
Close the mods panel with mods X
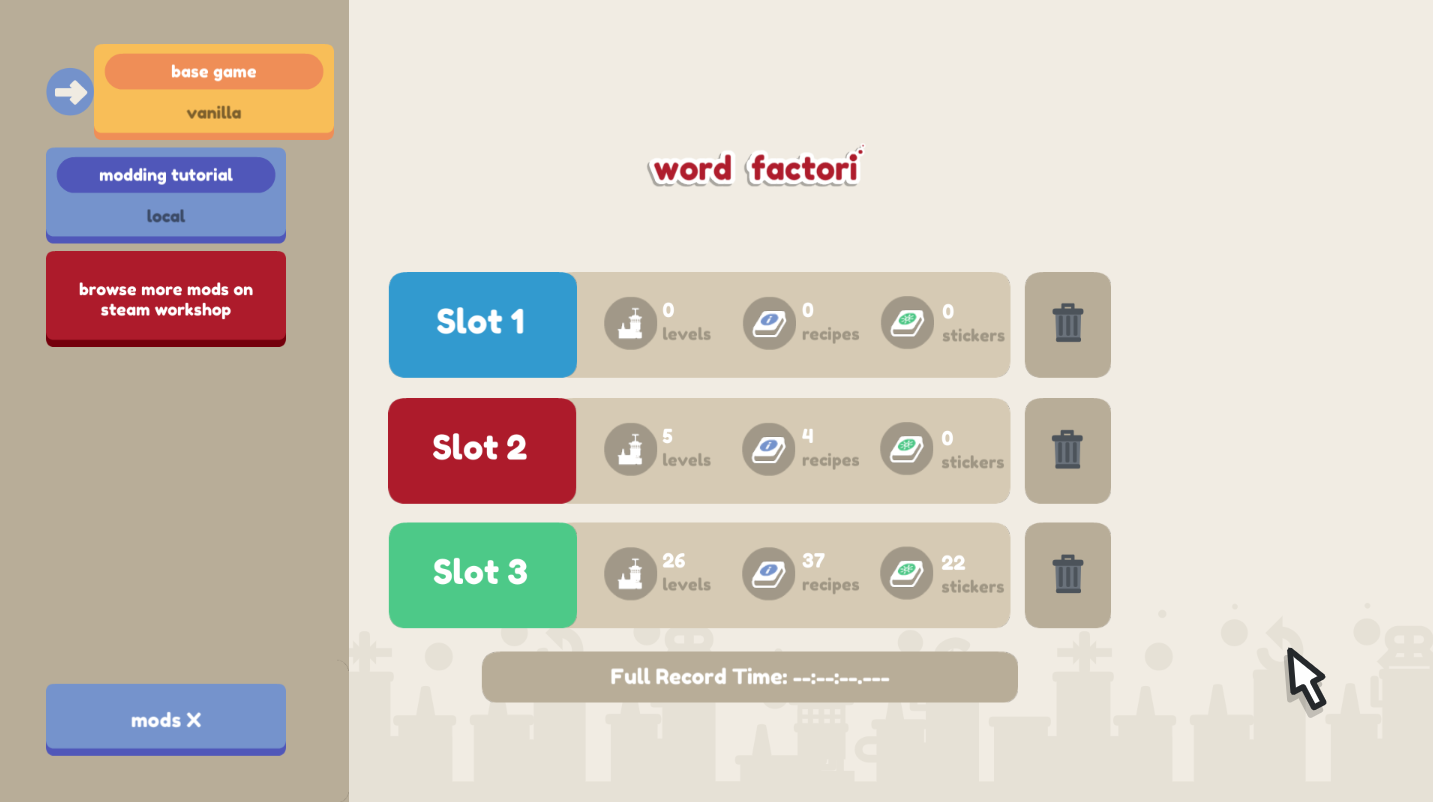[x=165, y=719]
